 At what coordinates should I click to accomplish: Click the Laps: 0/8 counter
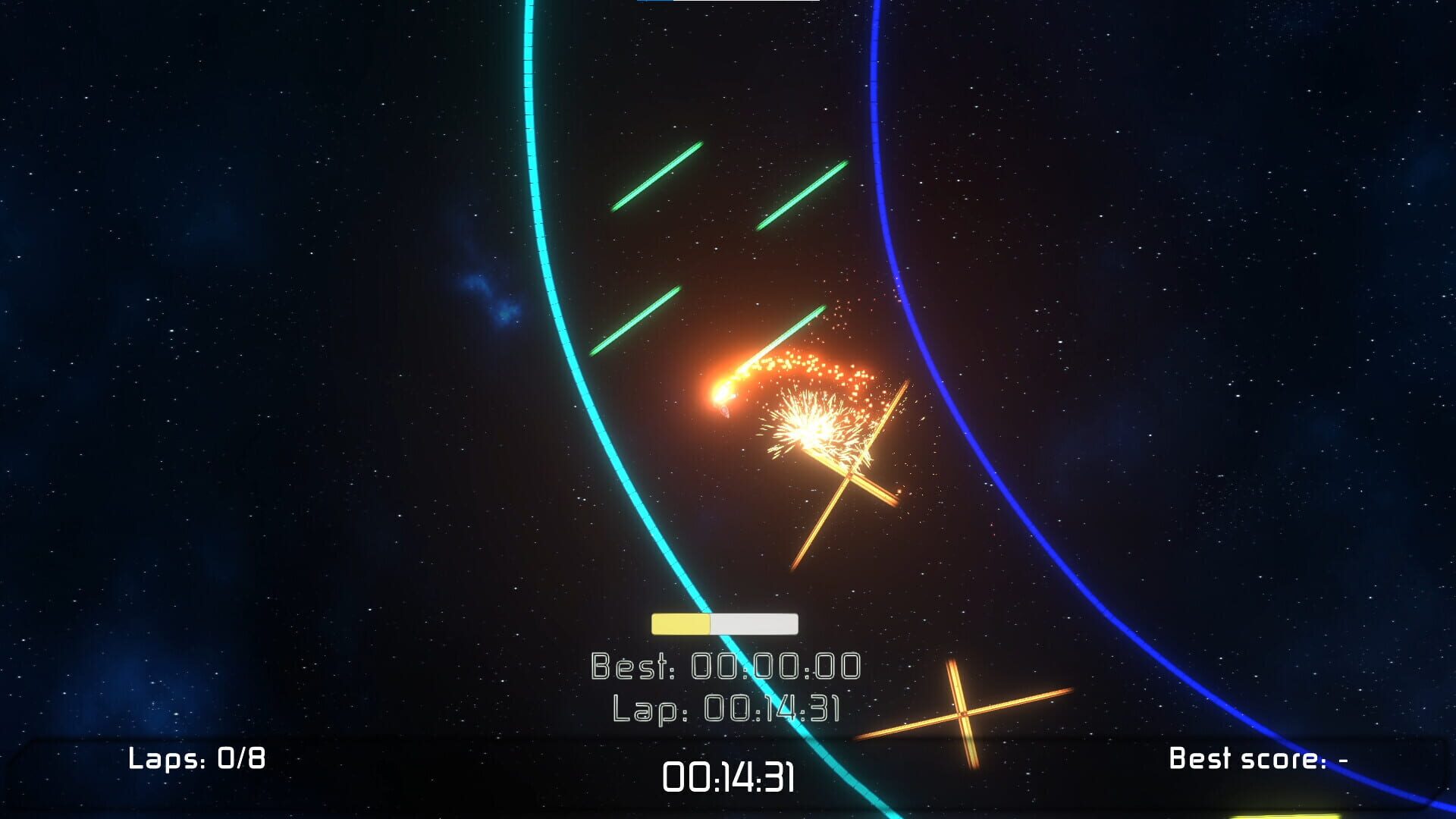pyautogui.click(x=196, y=757)
